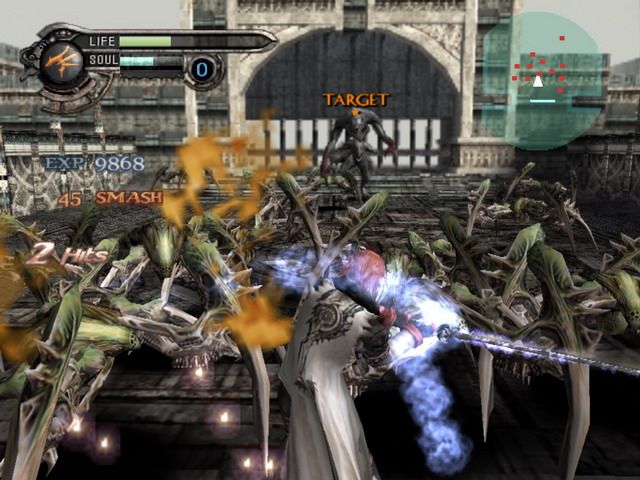This screenshot has width=640, height=480.
Task: Click the circular radar minimap
Action: [542, 80]
